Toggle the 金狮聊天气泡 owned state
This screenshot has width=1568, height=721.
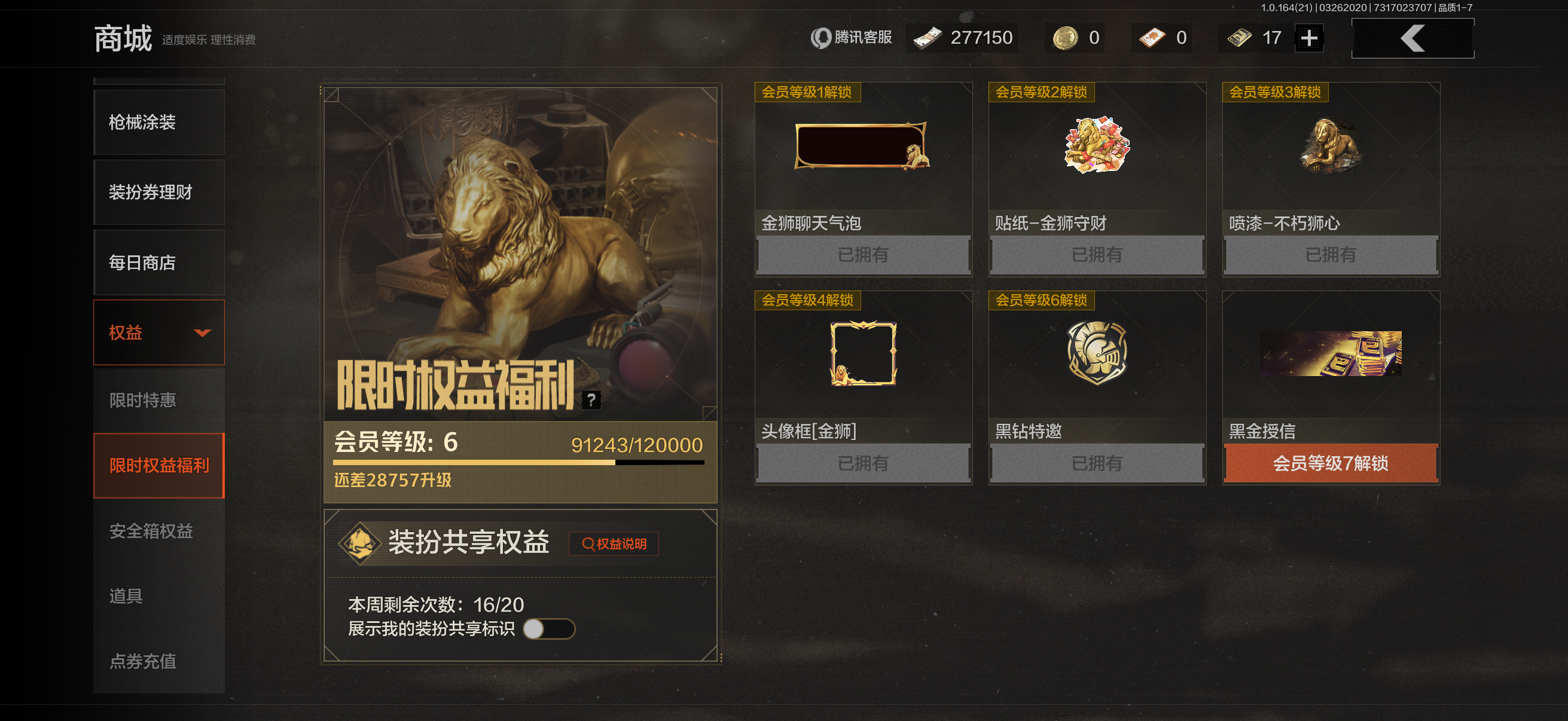point(862,254)
